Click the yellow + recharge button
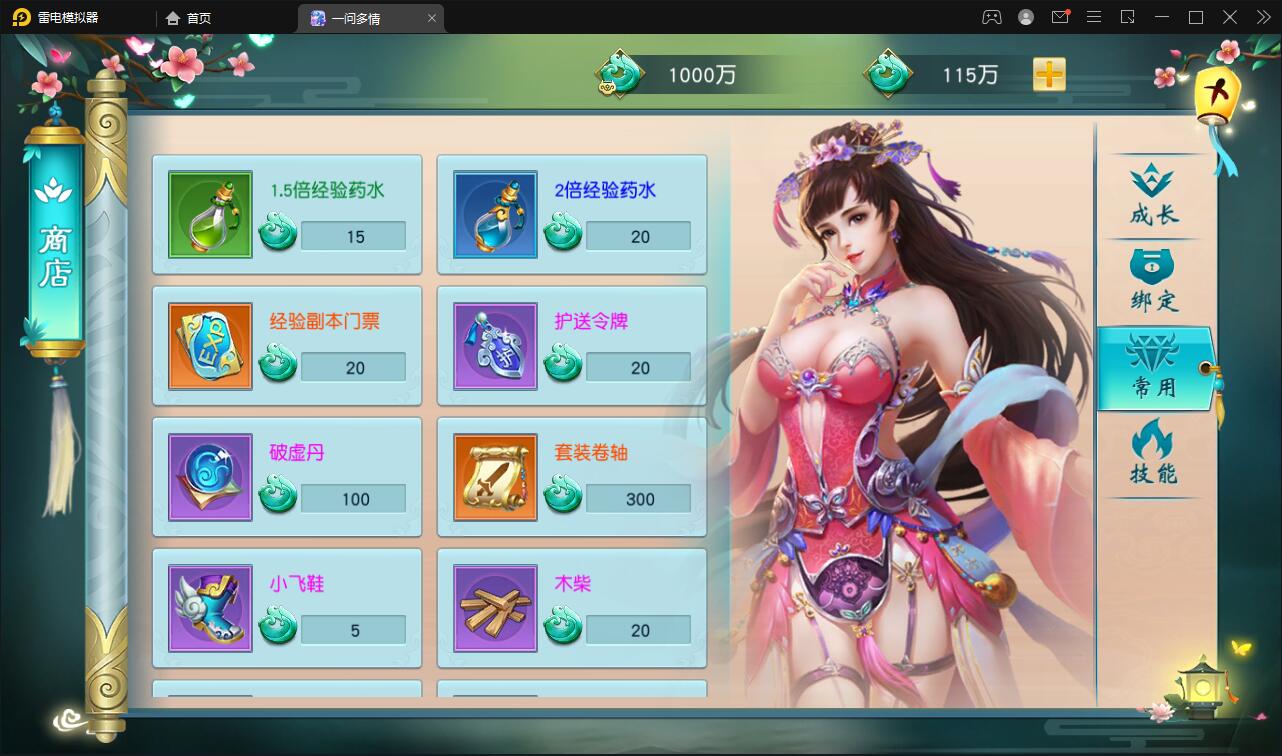 click(1048, 73)
